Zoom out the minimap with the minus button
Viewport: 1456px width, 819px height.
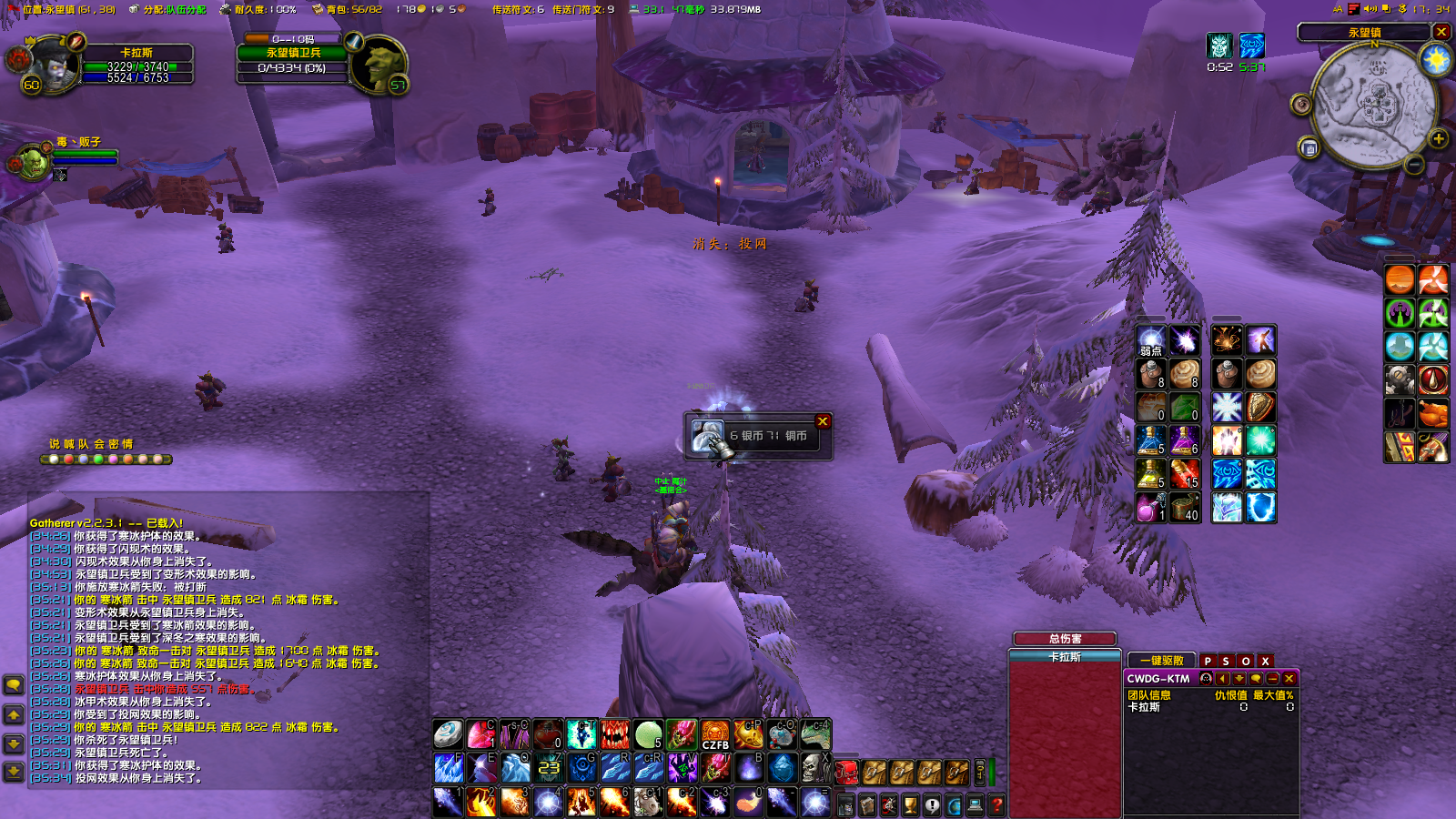1414,165
